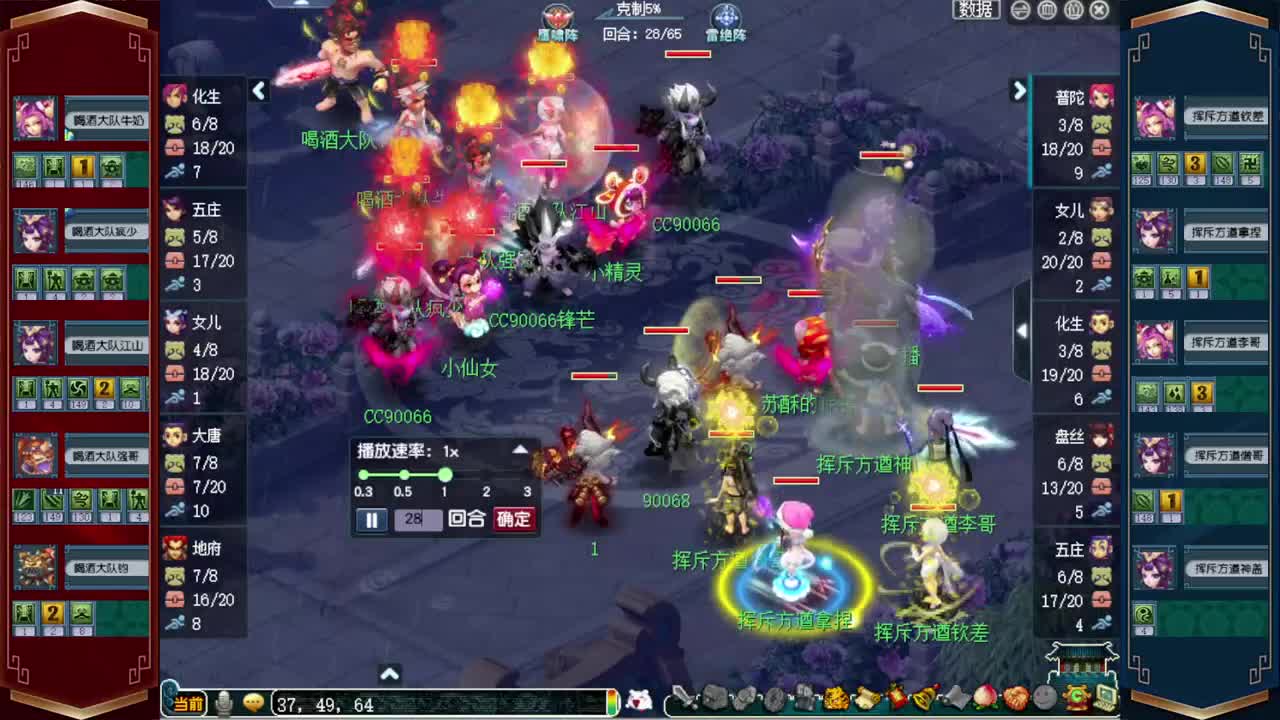This screenshot has height=720, width=1280.
Task: Expand the right side panel arrow
Action: 1019,91
